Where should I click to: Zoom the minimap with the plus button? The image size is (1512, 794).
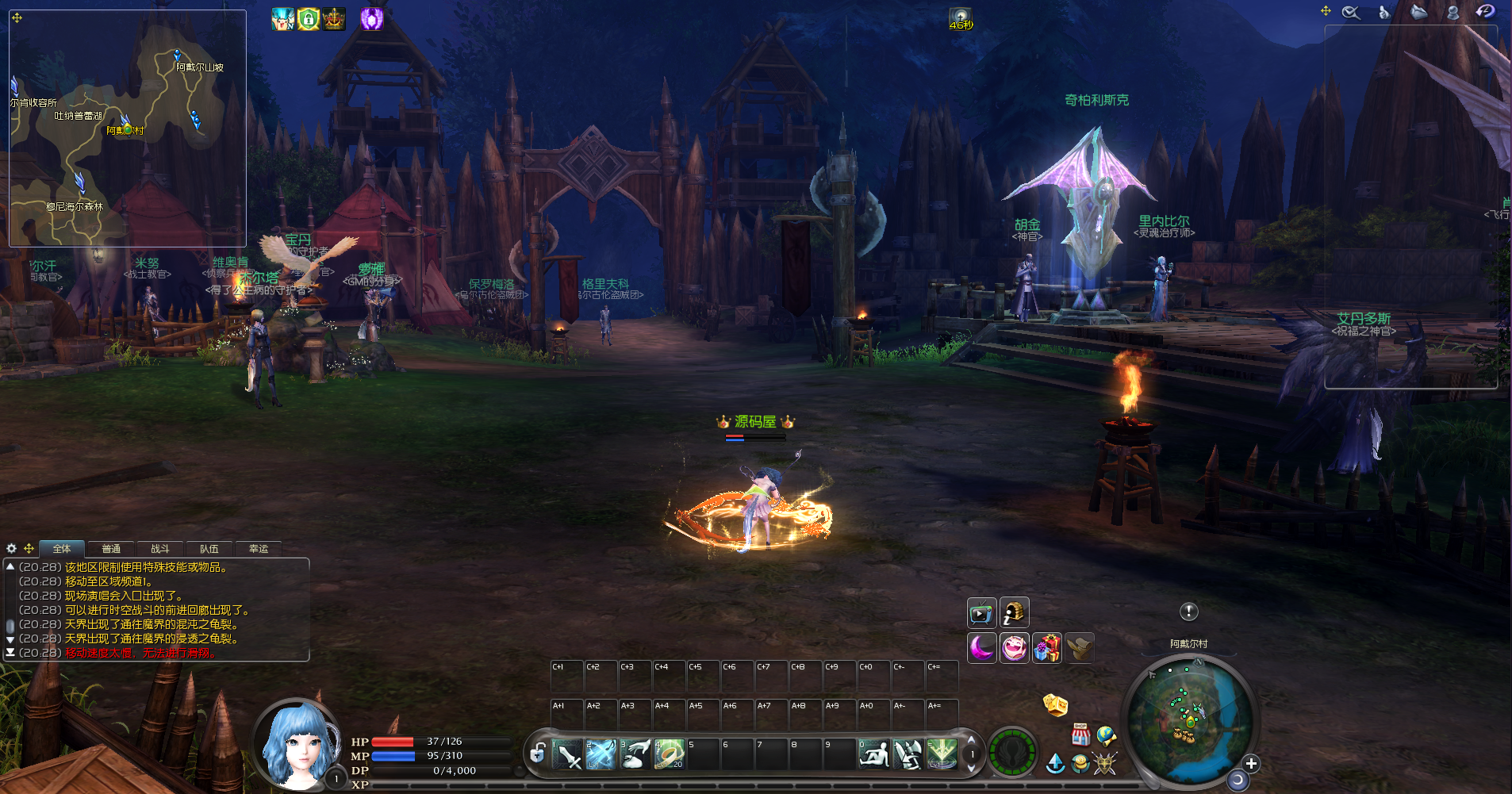(1251, 763)
